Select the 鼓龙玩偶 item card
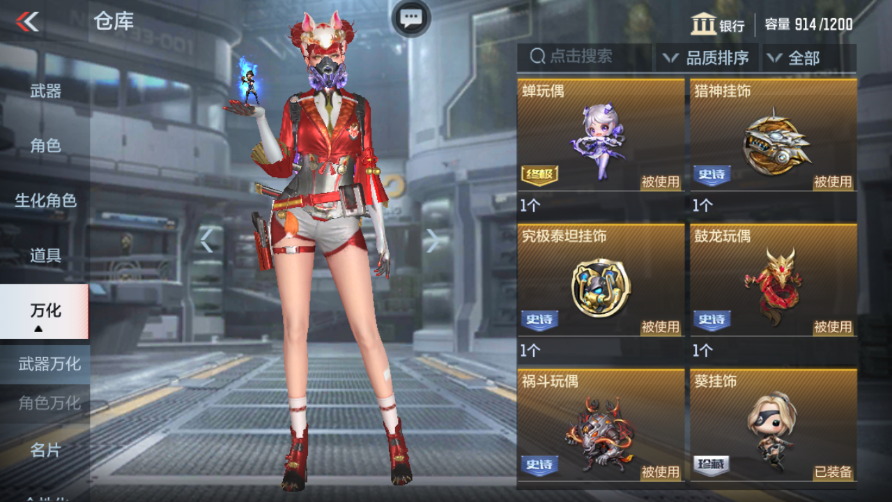The height and width of the screenshot is (502, 892). (x=773, y=281)
